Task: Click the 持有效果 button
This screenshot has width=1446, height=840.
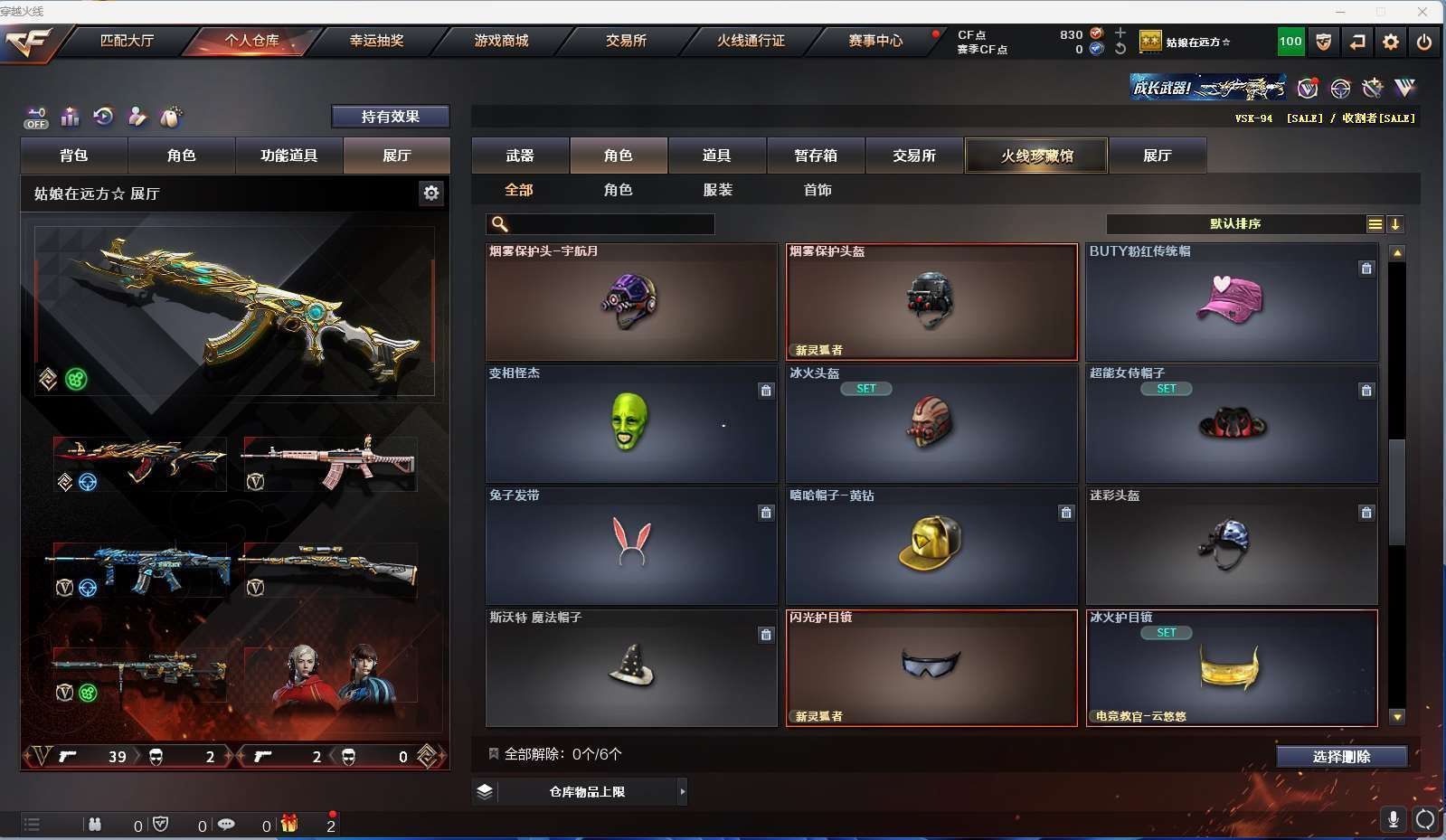Action: pyautogui.click(x=390, y=117)
